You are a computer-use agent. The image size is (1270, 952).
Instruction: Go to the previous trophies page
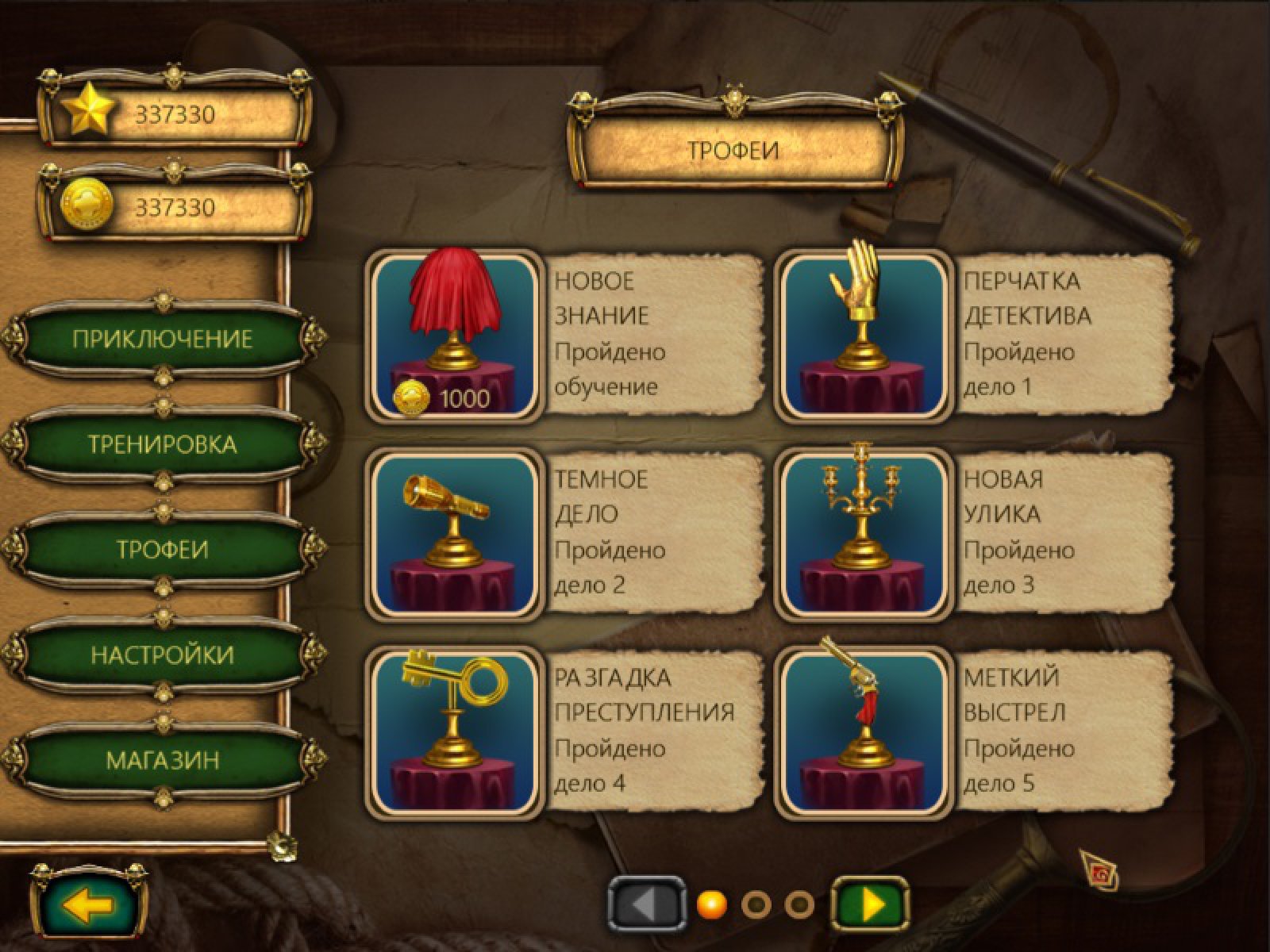[x=646, y=904]
